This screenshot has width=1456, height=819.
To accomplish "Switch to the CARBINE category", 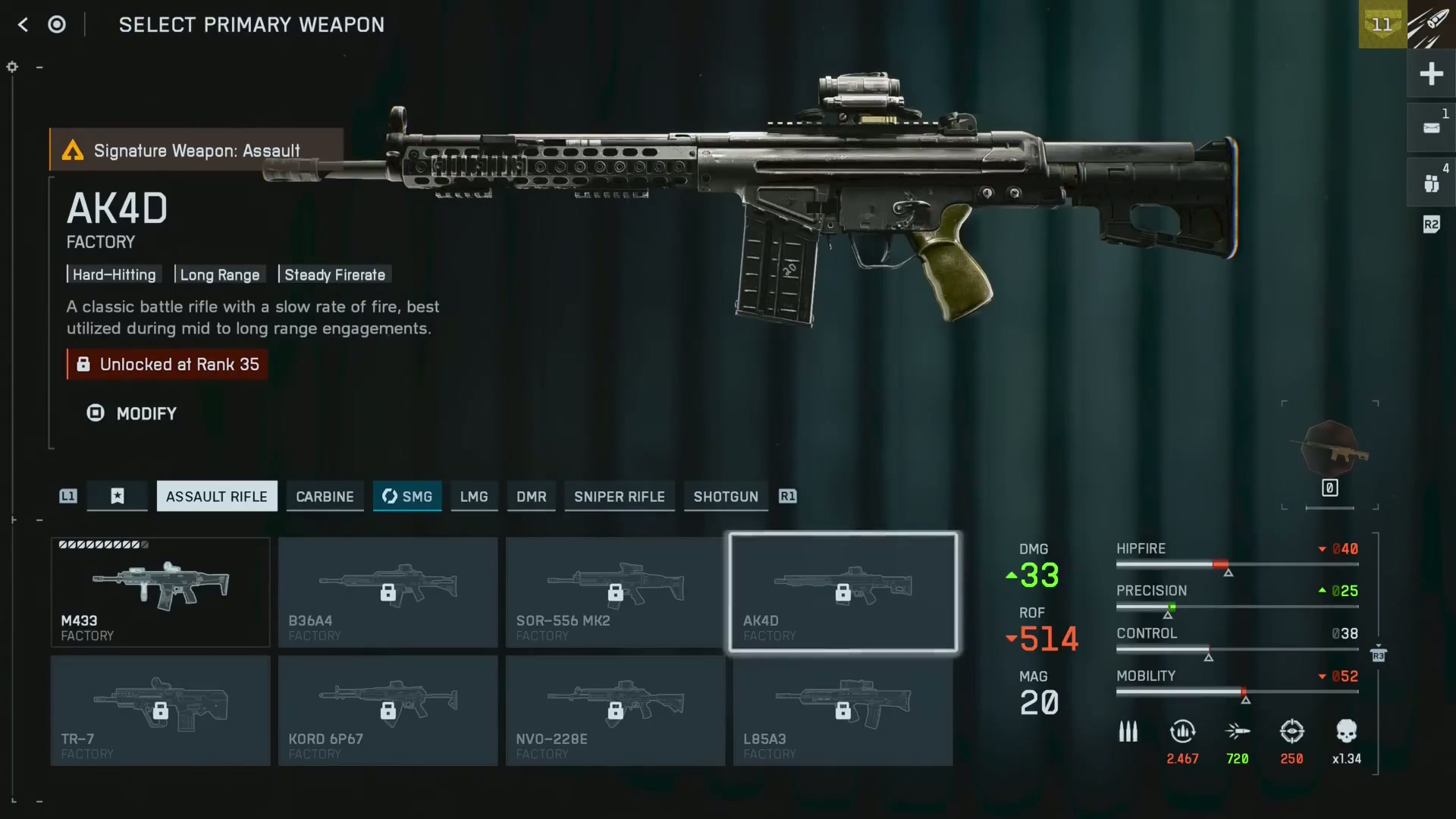I will pos(325,497).
